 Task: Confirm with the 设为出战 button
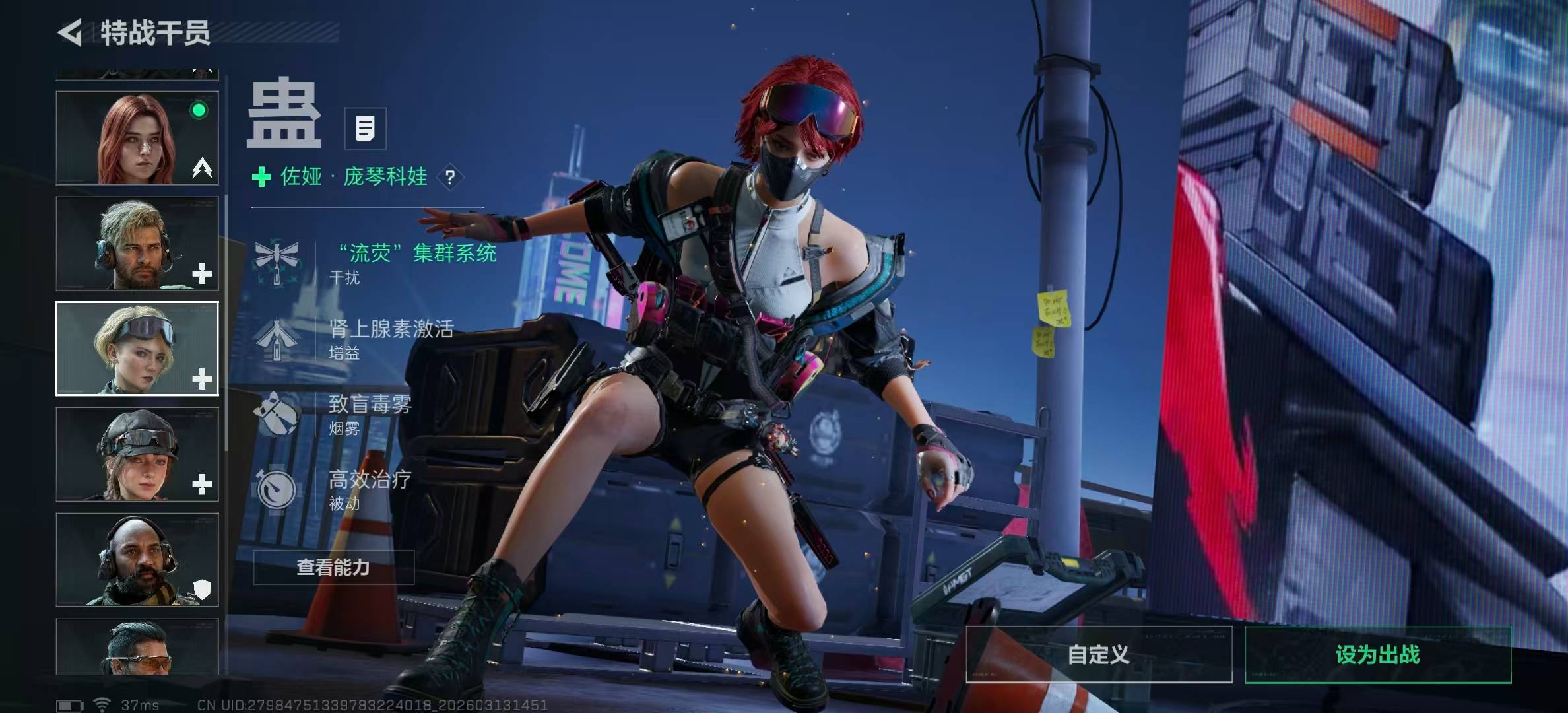coord(1378,654)
